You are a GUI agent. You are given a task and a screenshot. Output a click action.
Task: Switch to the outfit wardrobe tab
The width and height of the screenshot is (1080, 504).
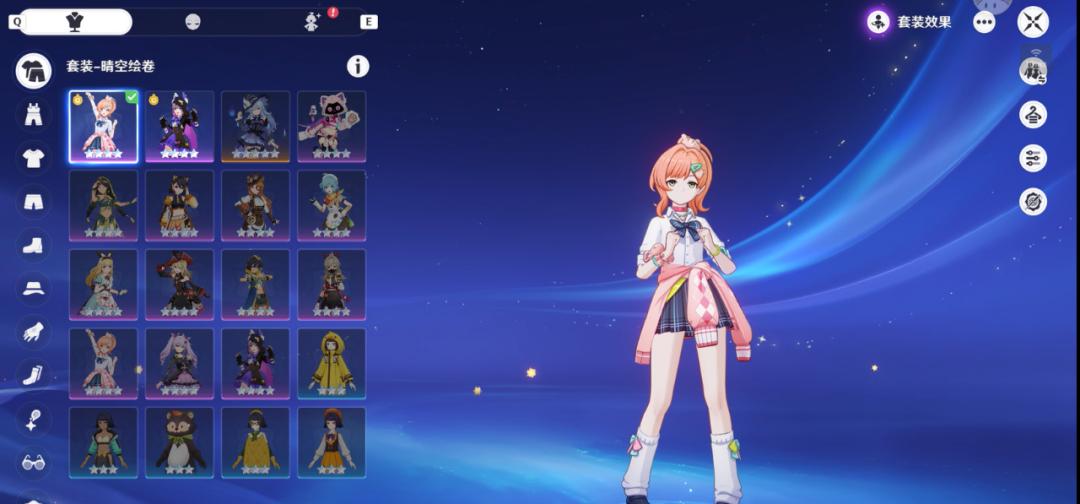point(75,22)
